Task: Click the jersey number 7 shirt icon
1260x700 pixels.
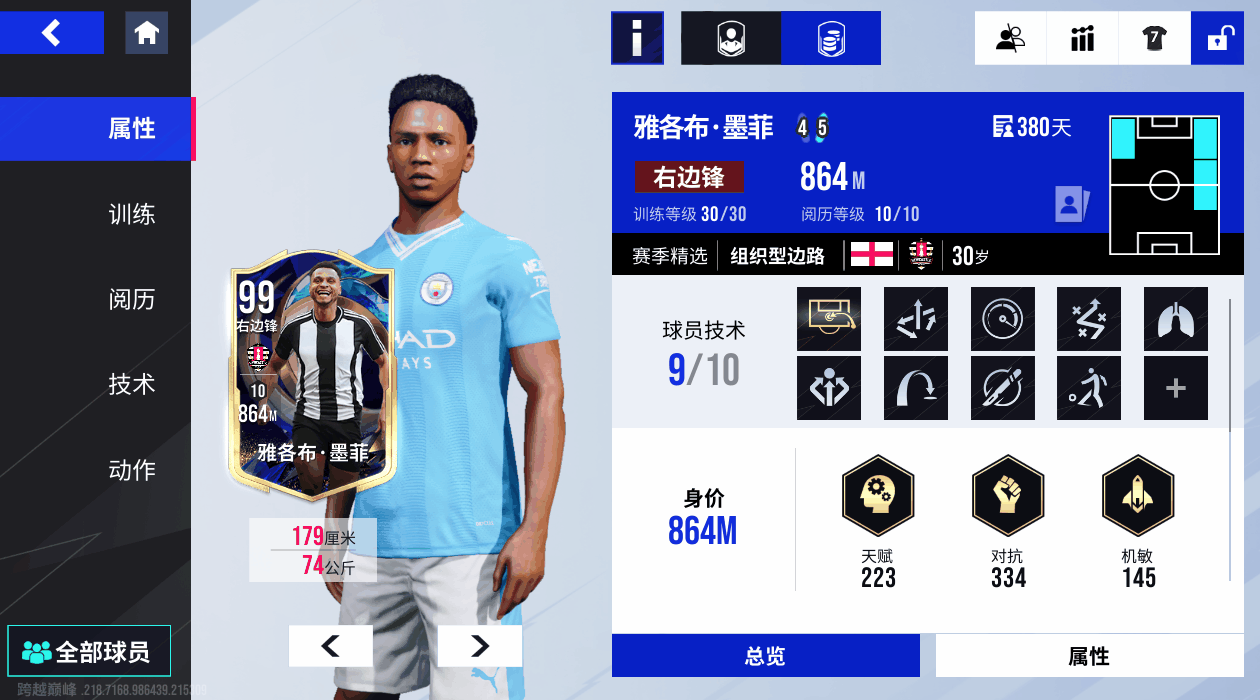Action: [1154, 38]
